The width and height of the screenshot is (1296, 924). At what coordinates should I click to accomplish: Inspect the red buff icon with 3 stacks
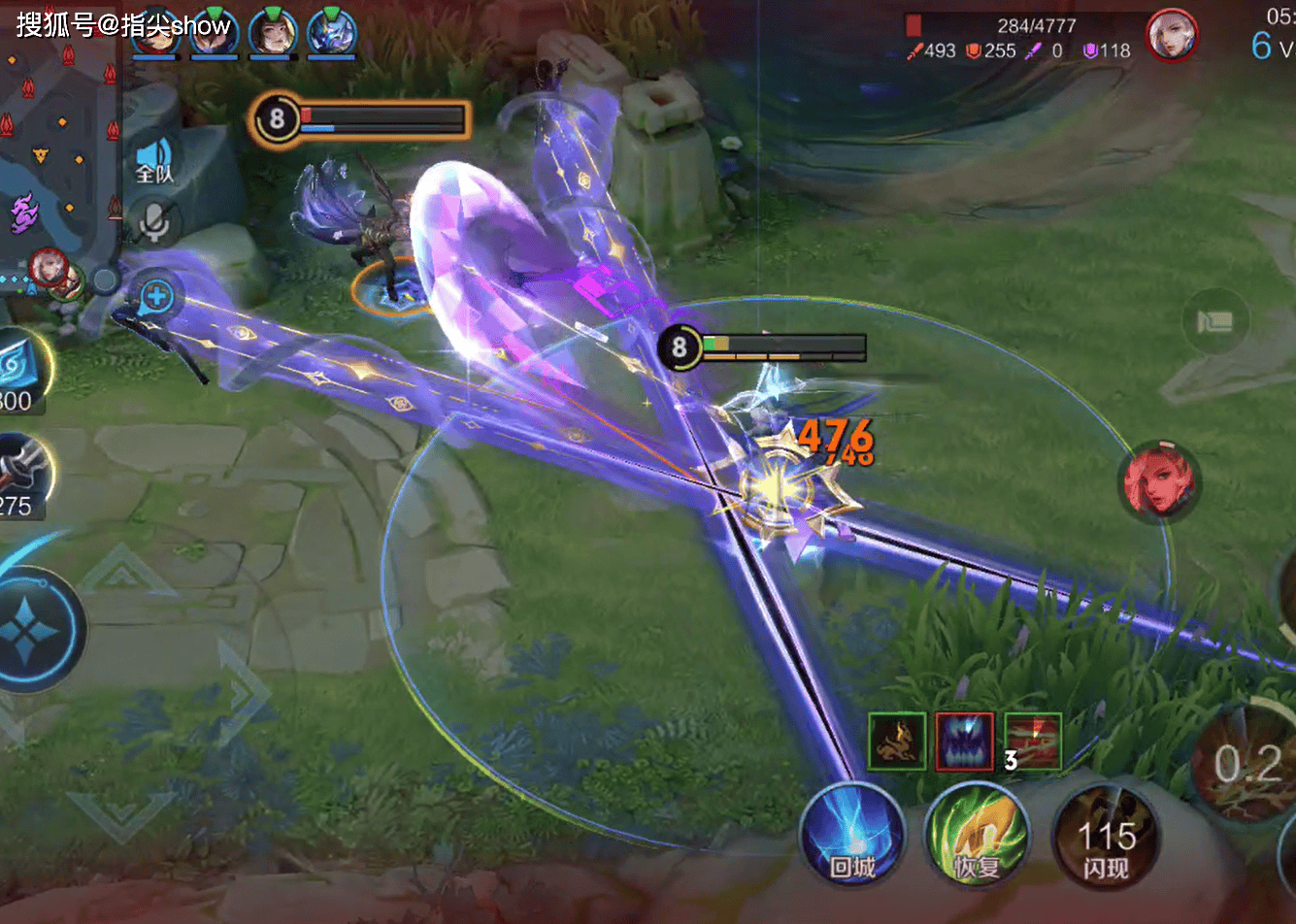1033,742
